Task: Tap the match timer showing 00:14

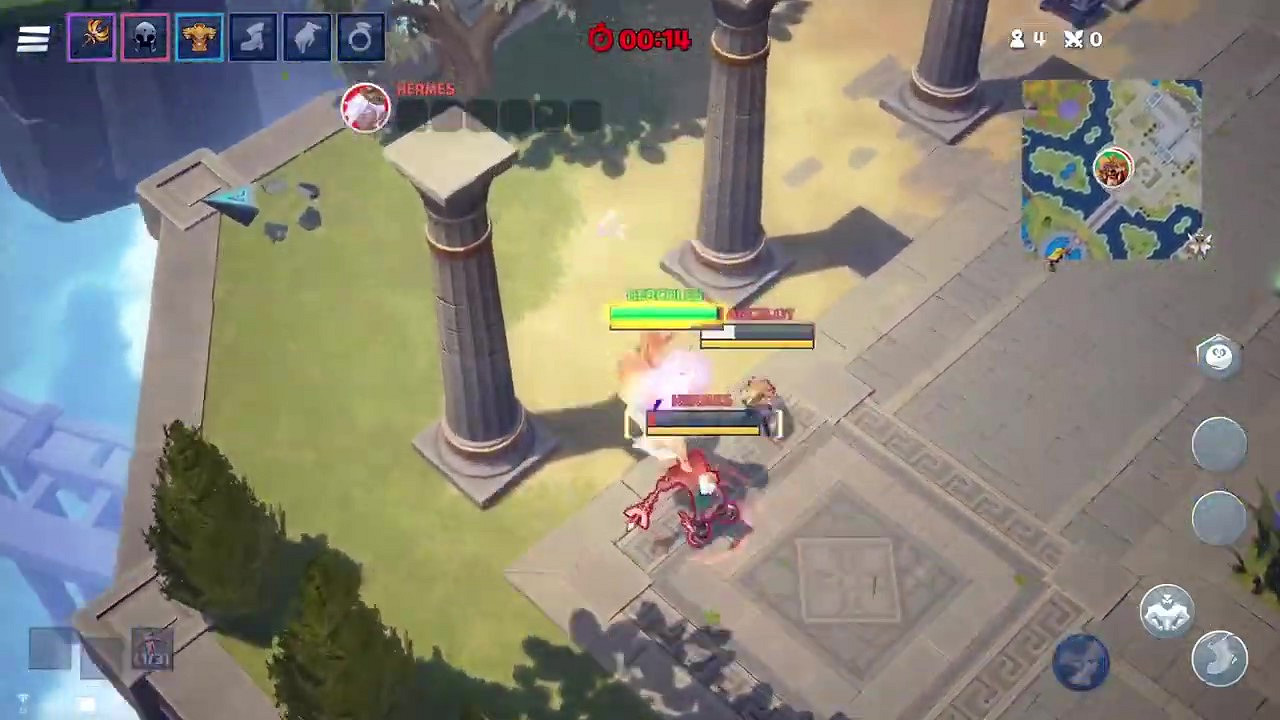Action: pyautogui.click(x=640, y=41)
